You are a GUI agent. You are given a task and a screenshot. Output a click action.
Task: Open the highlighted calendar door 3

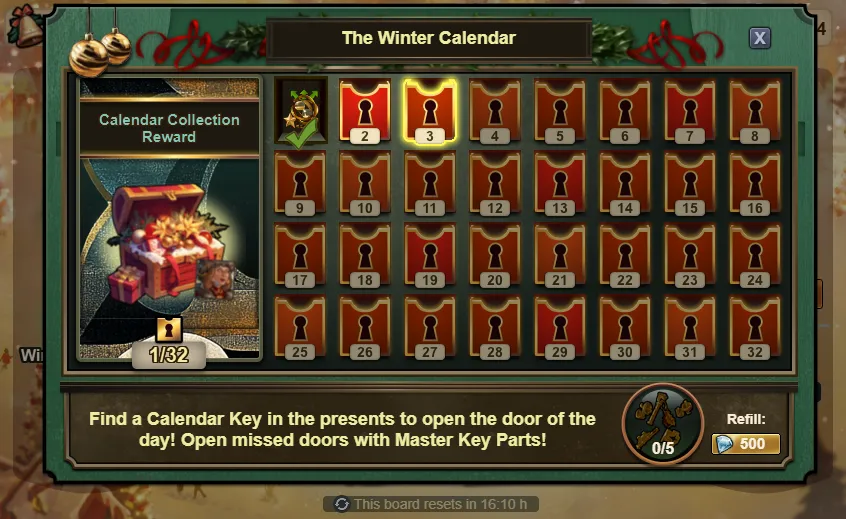(x=430, y=110)
